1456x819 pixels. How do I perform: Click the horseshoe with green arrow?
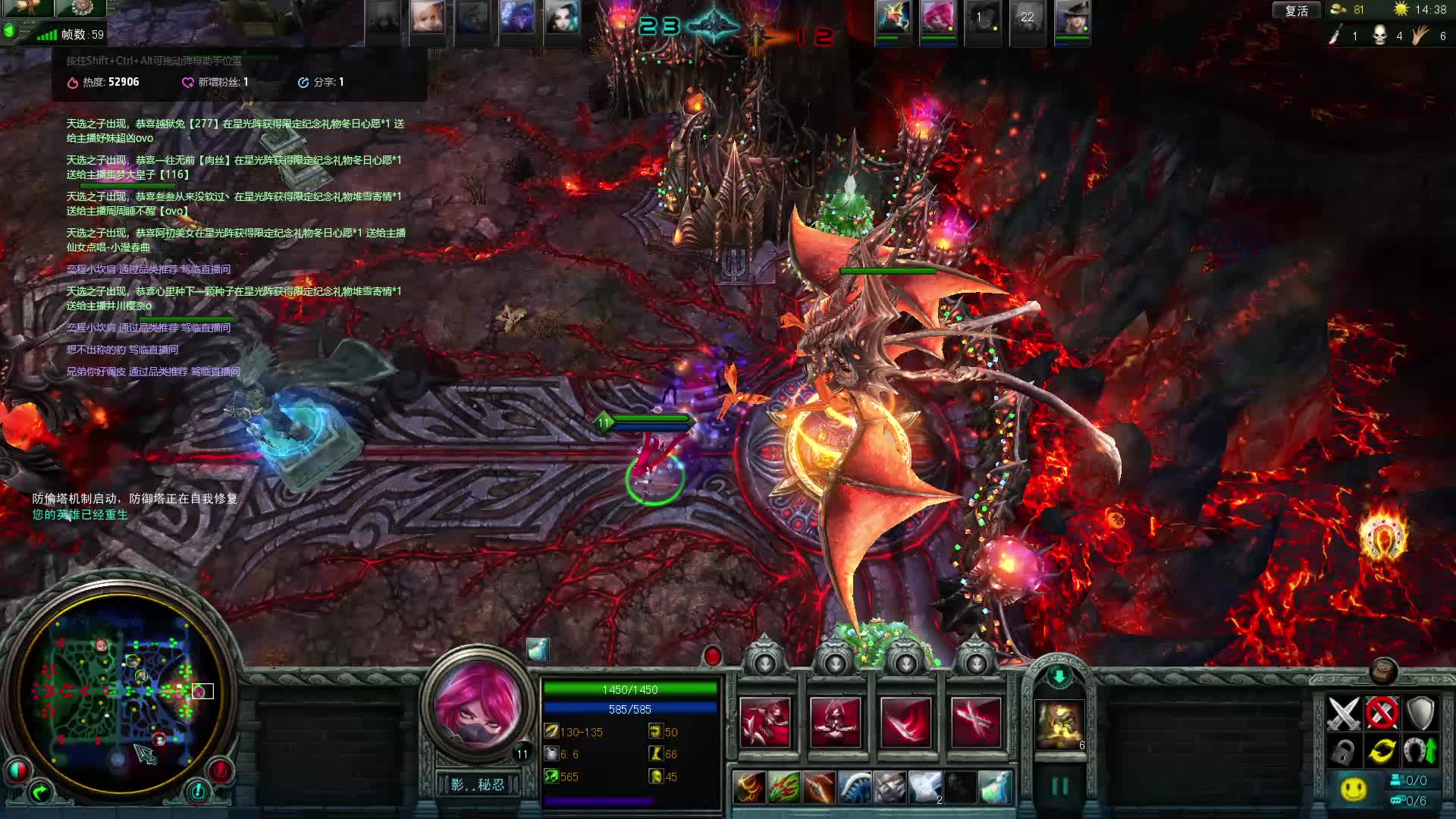[1420, 752]
